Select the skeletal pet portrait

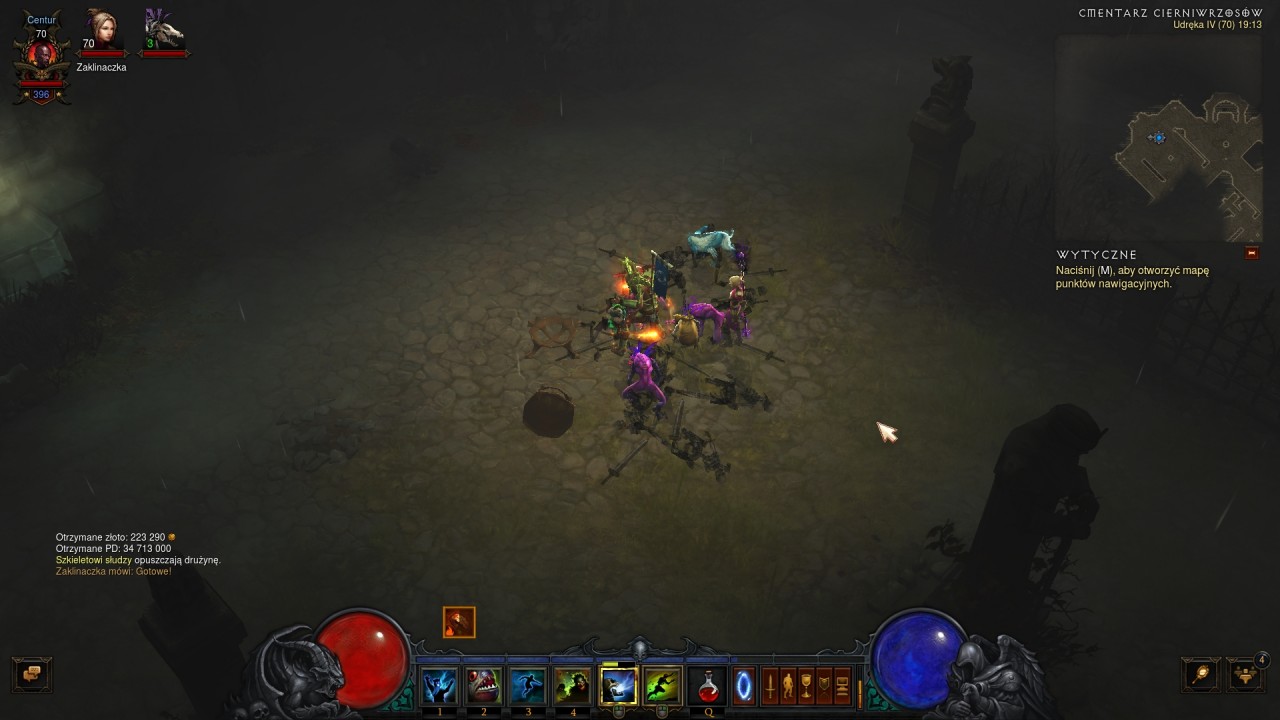coord(164,32)
